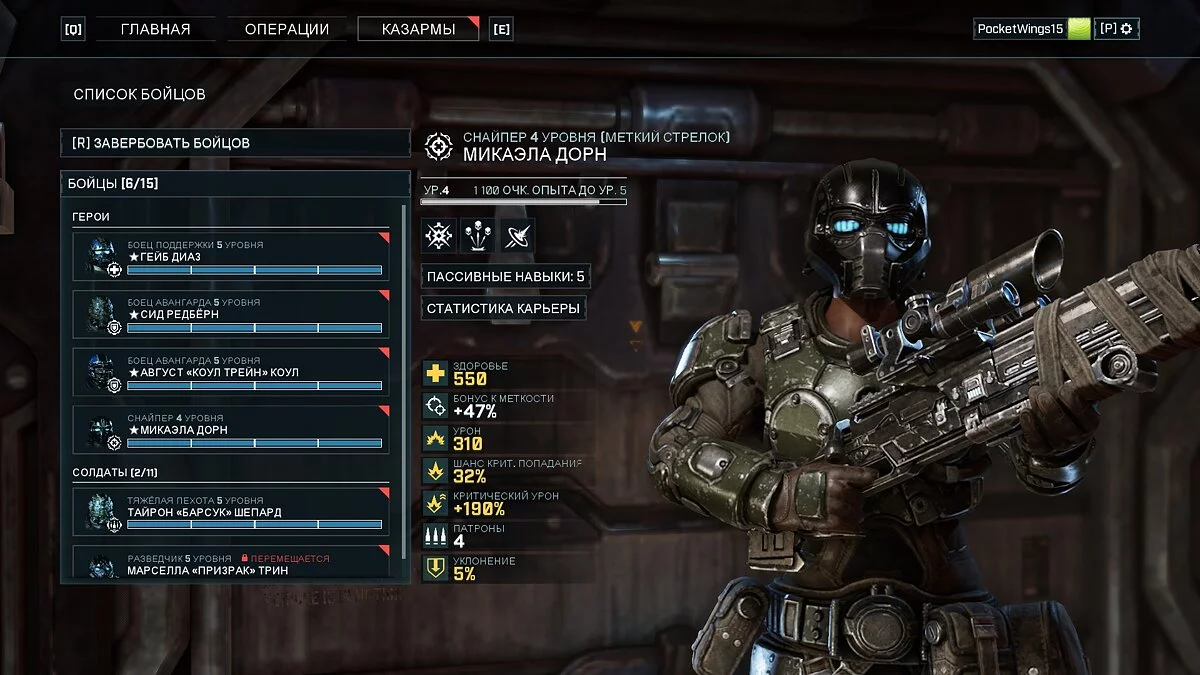Viewport: 1200px width, 675px height.
Task: Select soldier Тайрон «Барсук» Шепард
Action: pos(231,511)
